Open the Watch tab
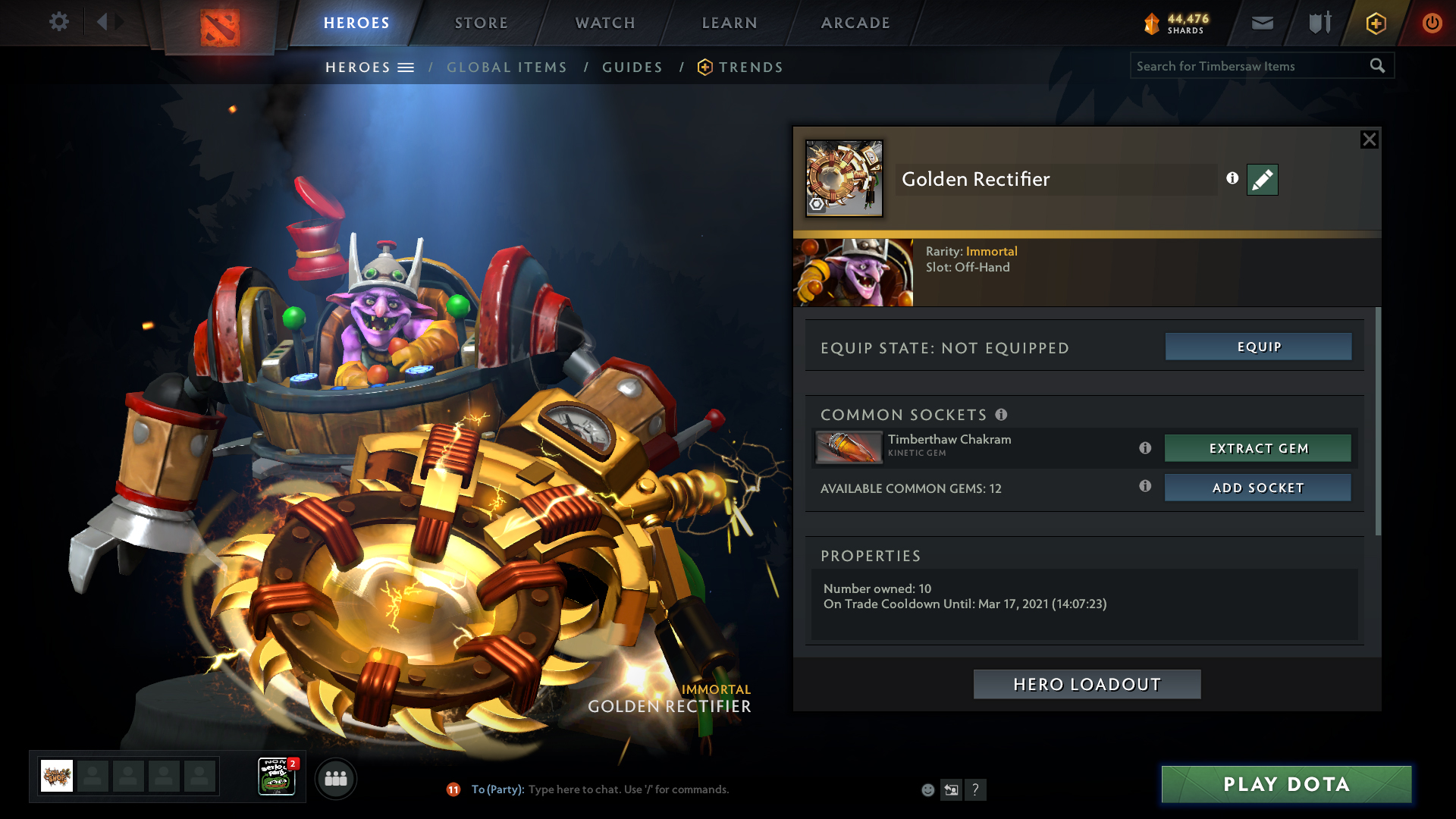This screenshot has height=819, width=1456. (605, 23)
